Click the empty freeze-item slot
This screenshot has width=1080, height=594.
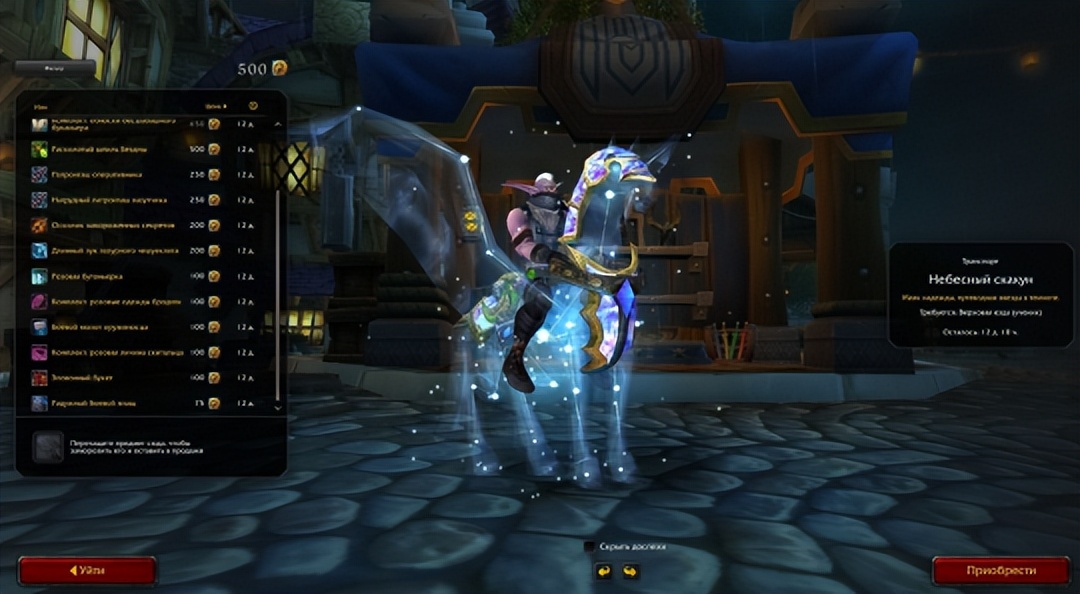47,447
